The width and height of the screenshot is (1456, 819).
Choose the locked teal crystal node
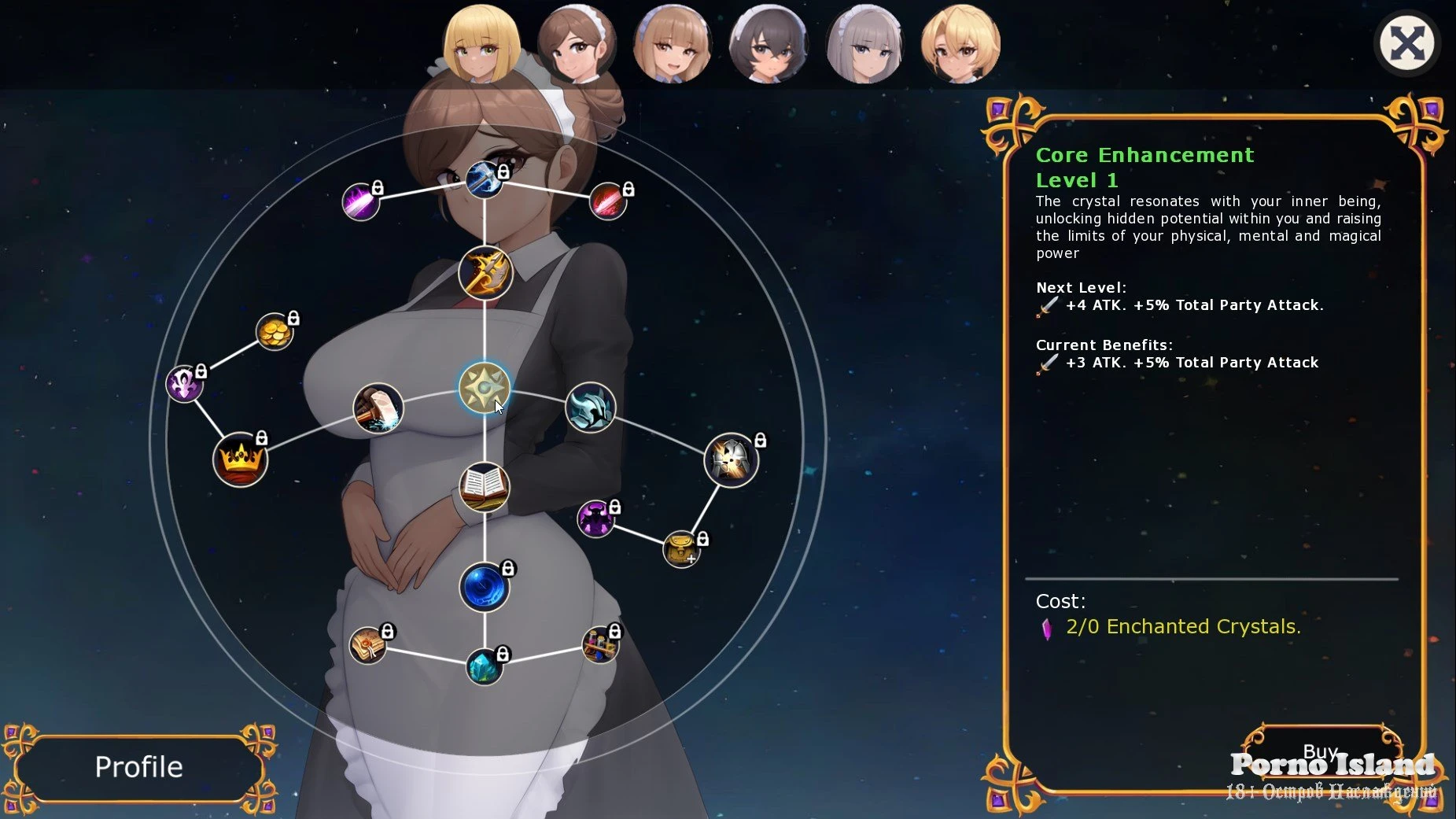pyautogui.click(x=485, y=666)
